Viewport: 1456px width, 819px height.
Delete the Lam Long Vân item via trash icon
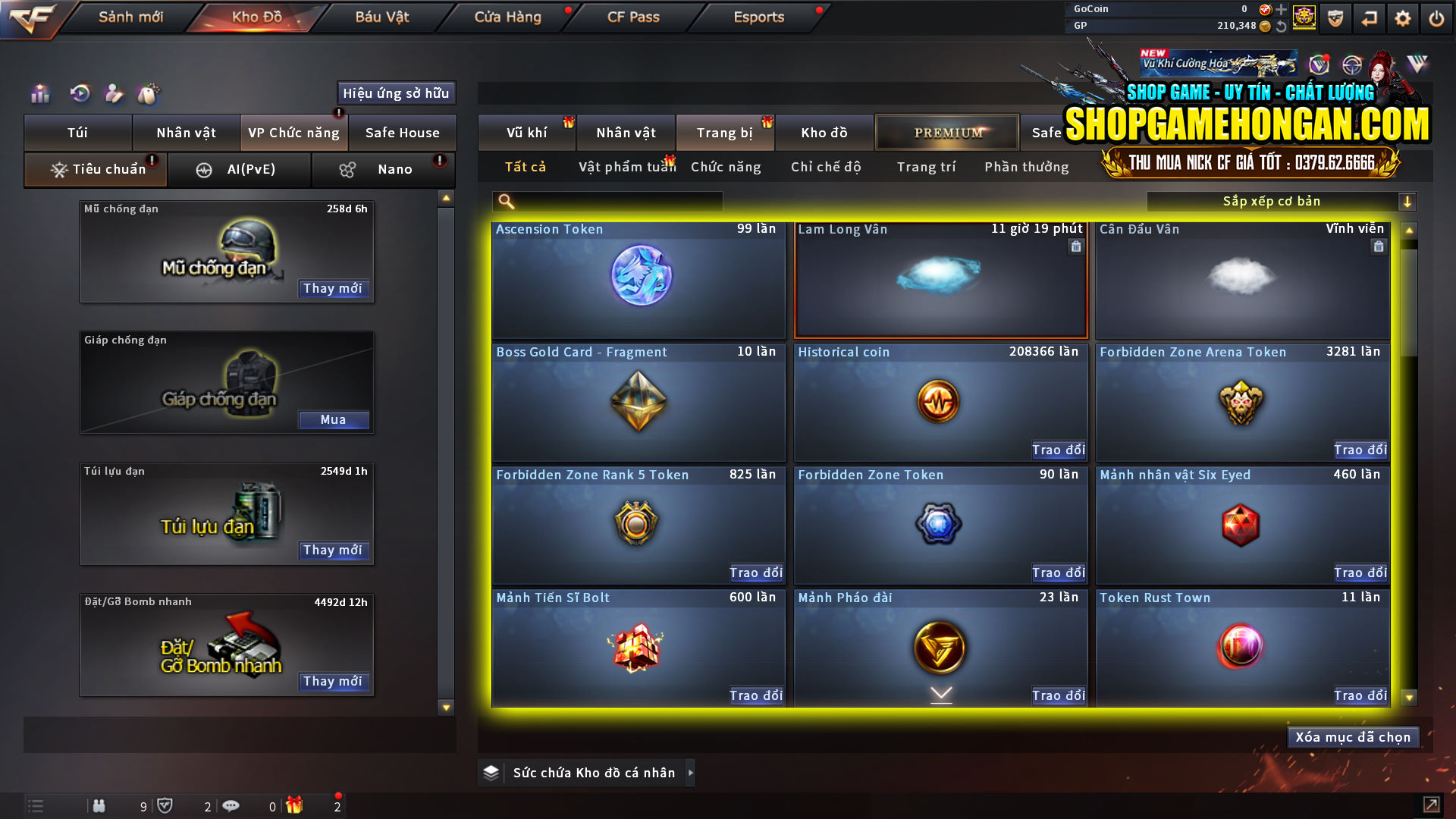click(x=1075, y=246)
